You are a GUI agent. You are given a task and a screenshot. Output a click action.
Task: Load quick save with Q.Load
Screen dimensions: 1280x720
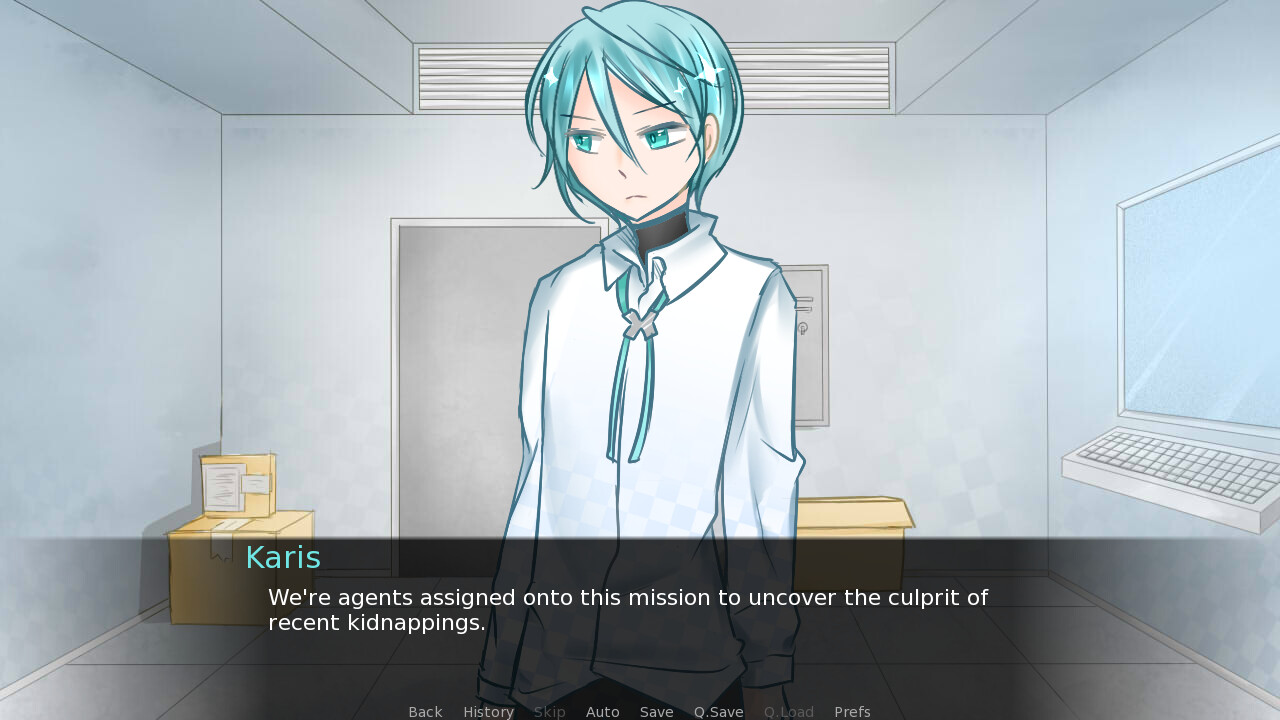(788, 712)
